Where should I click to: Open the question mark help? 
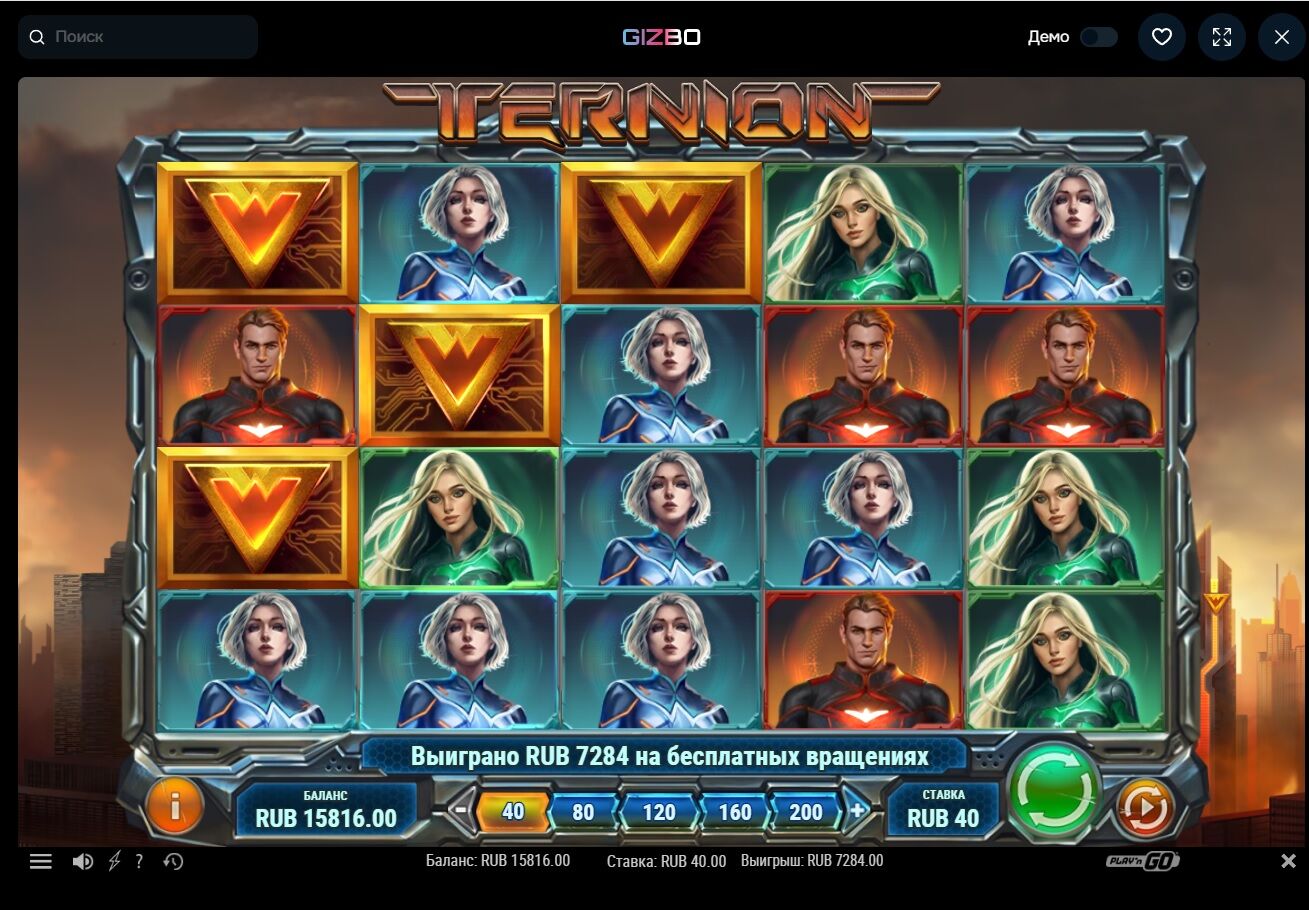click(139, 861)
